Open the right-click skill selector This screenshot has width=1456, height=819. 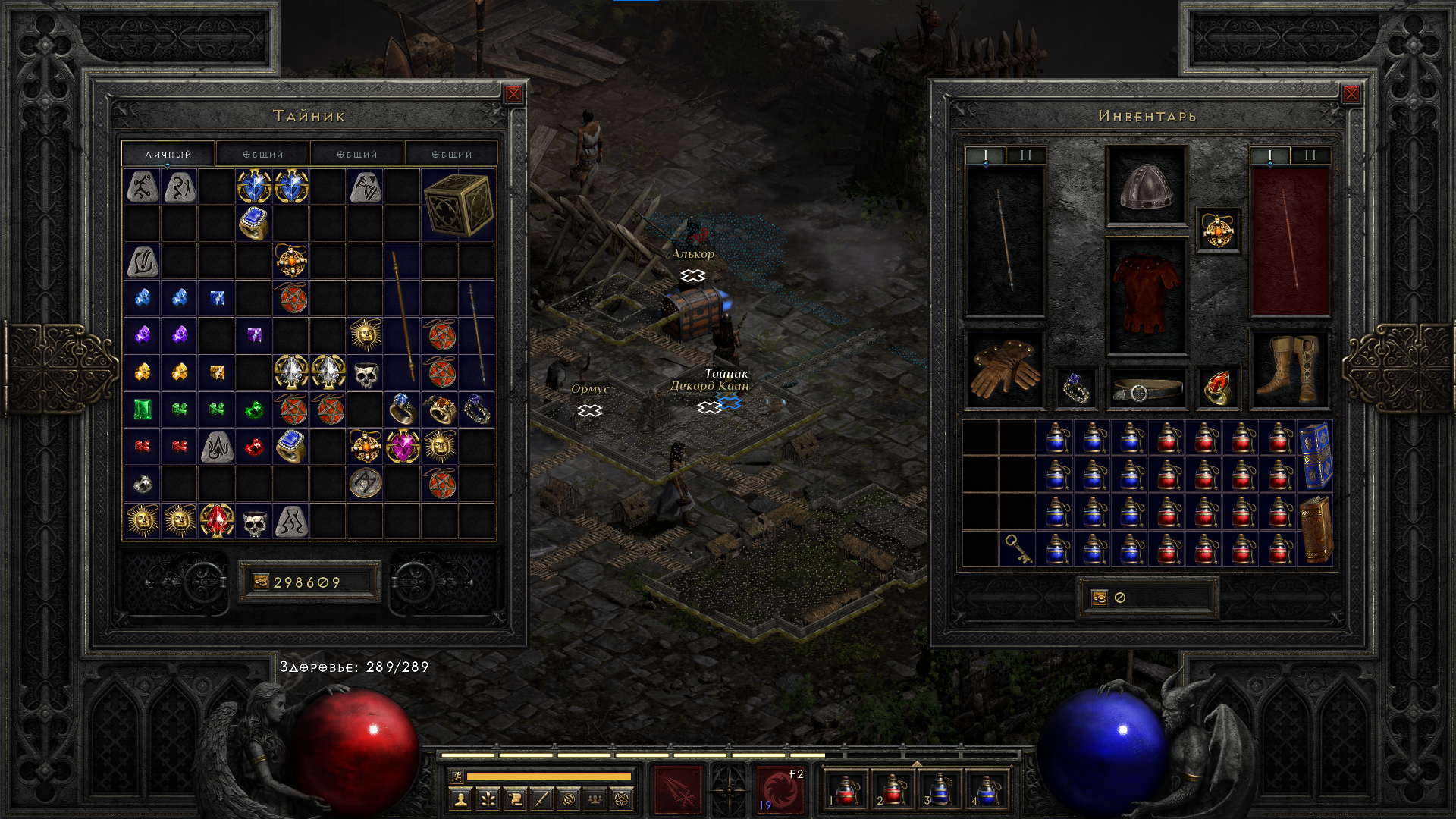pos(780,790)
